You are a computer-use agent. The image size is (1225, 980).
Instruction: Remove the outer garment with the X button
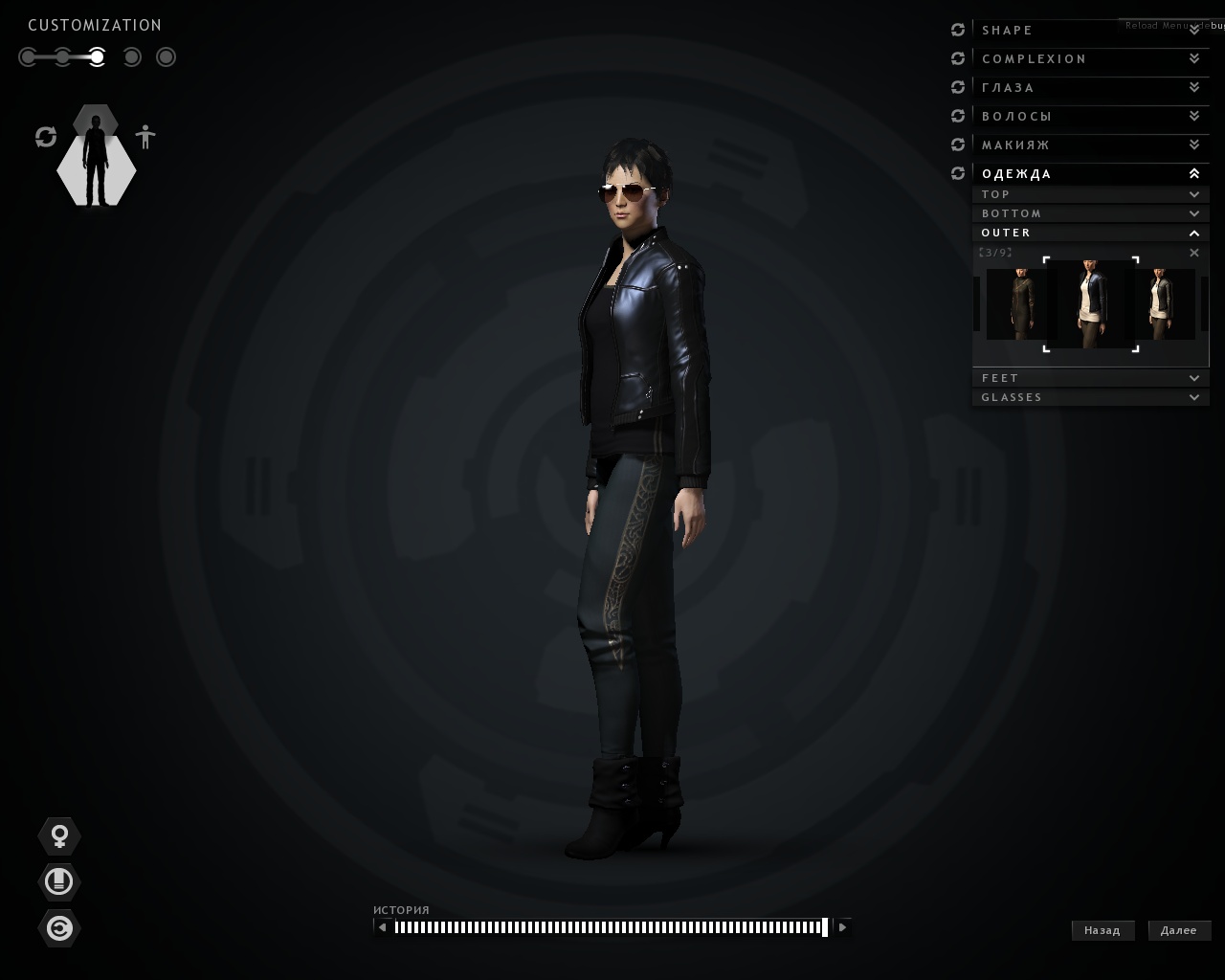coord(1193,253)
